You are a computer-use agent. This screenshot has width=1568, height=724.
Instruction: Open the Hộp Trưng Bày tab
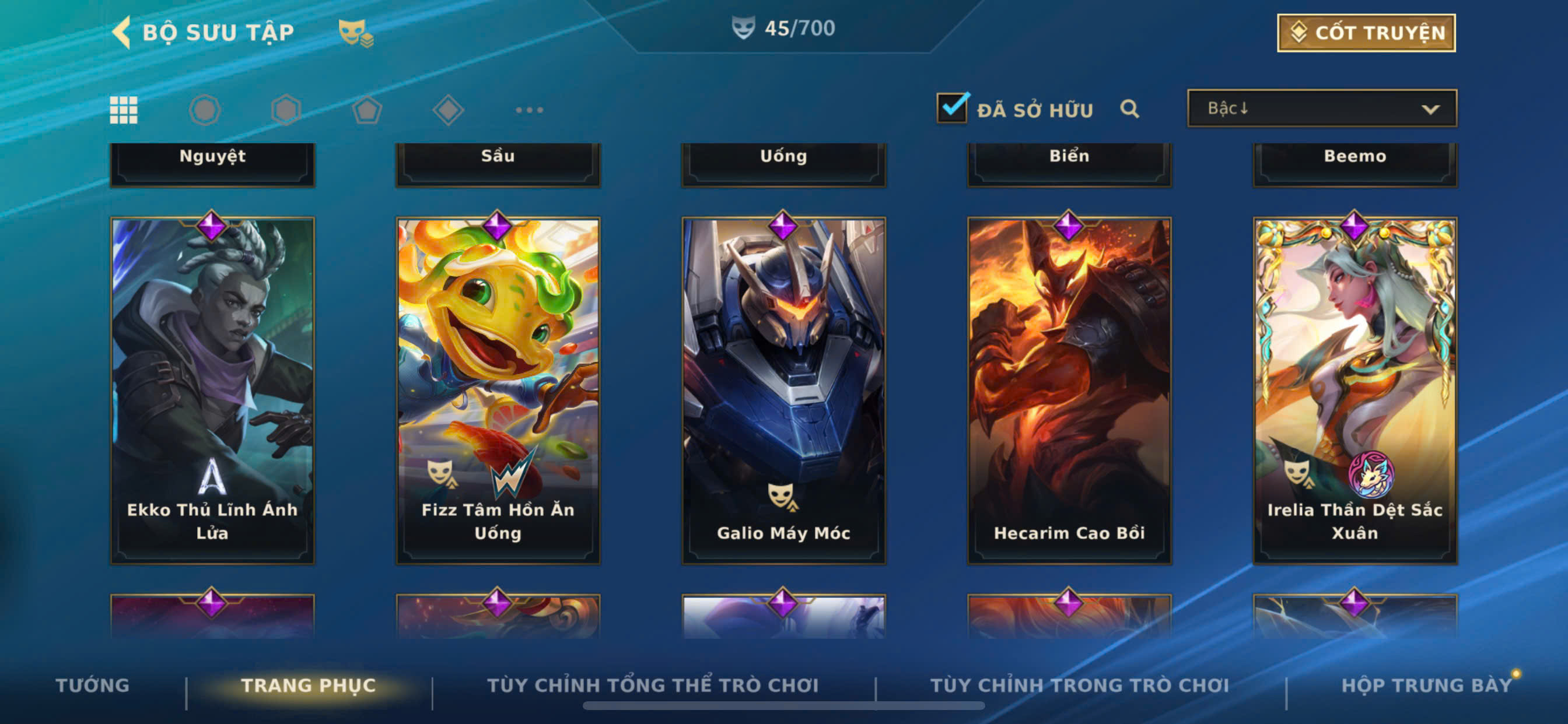tap(1426, 685)
